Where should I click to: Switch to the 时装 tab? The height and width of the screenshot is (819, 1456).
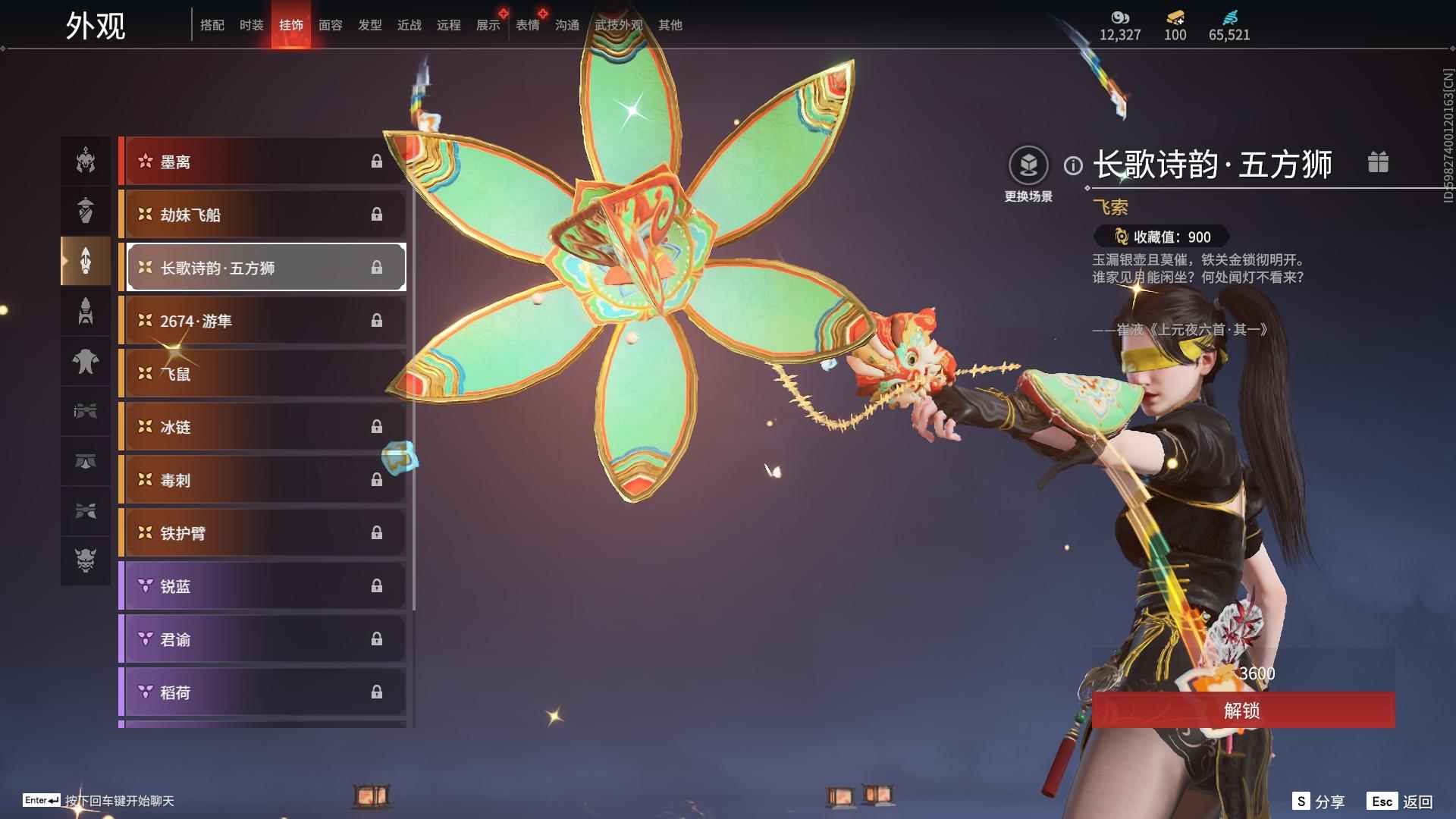point(251,25)
